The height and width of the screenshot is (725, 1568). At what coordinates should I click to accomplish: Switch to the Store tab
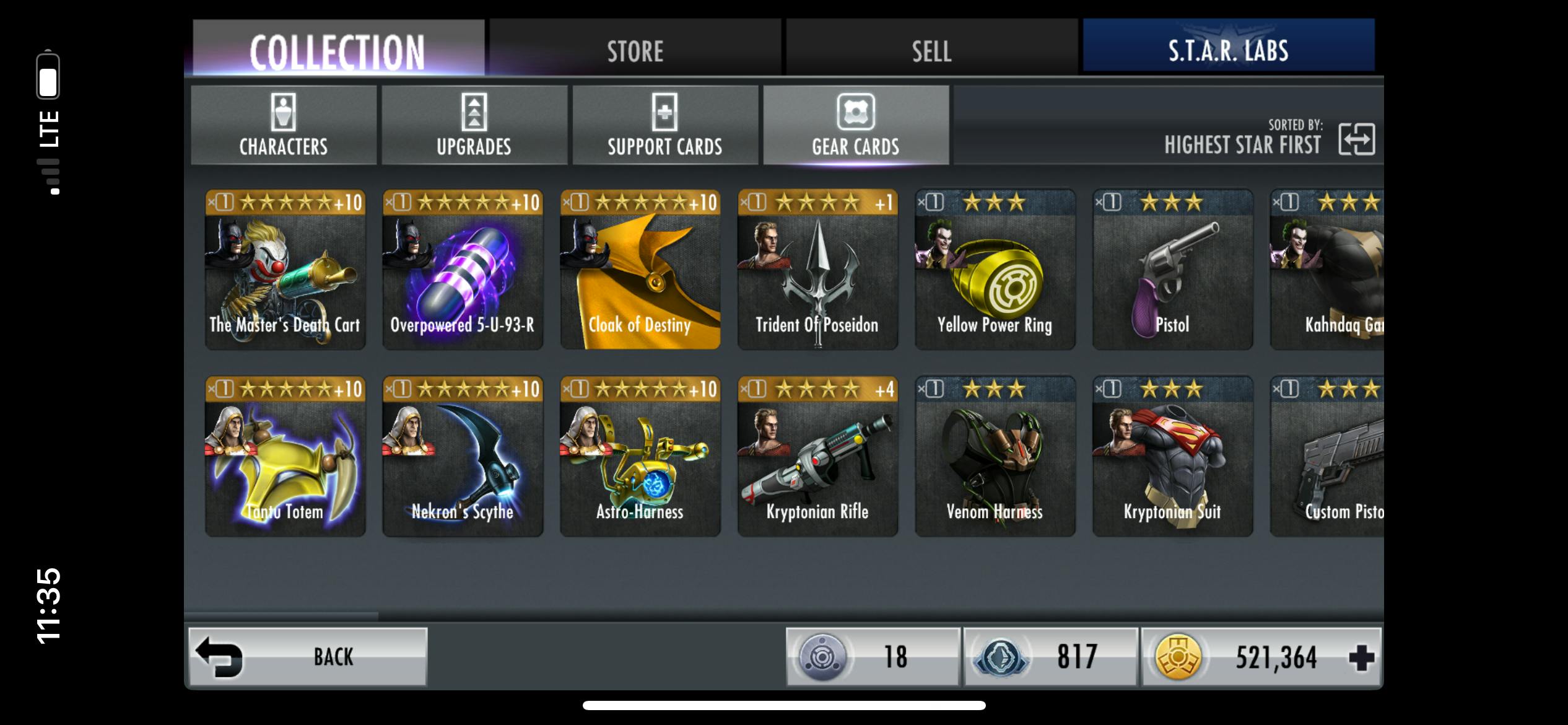[x=635, y=50]
